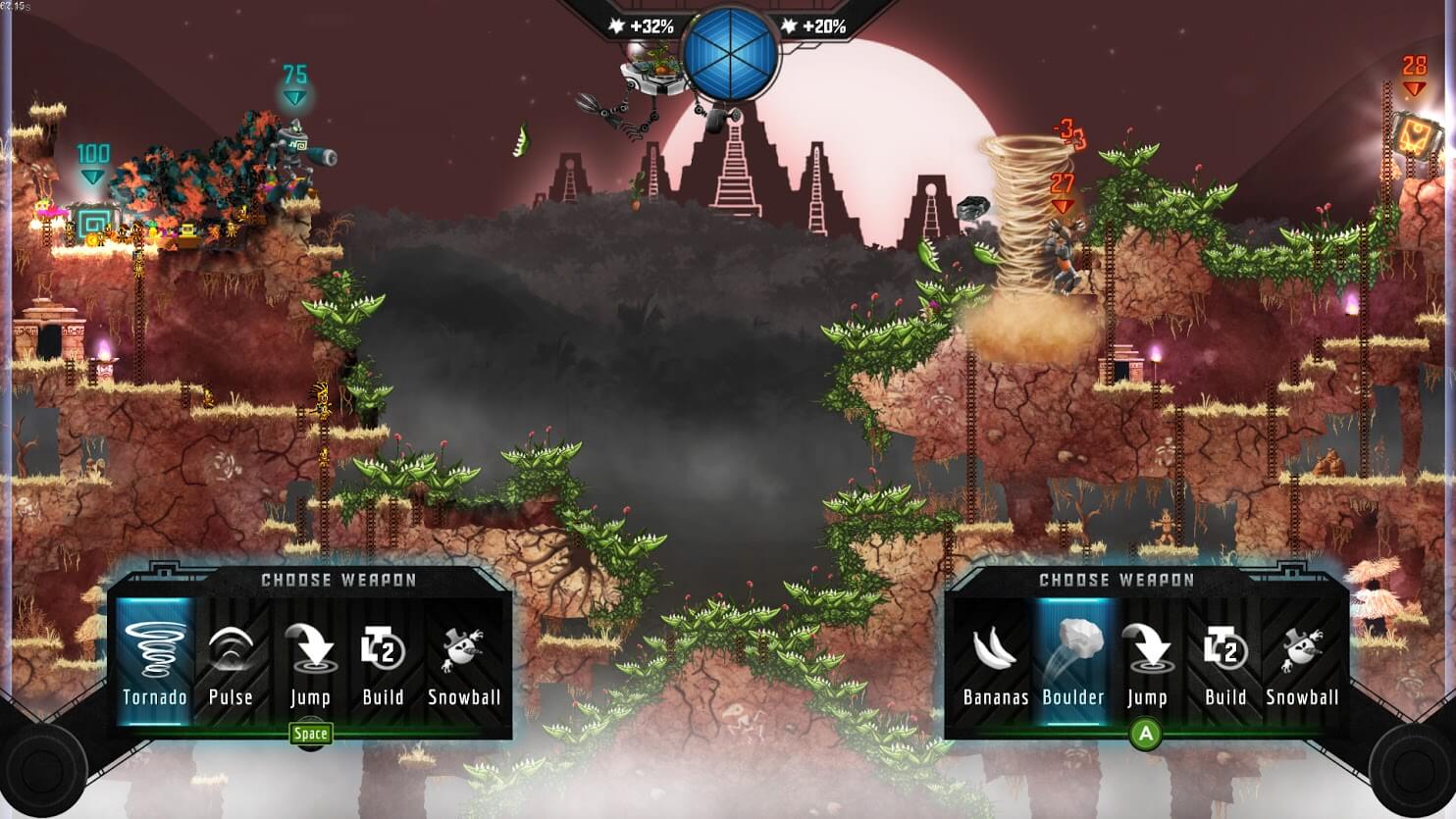Pick Snowball in the Bananas weapon panel
The height and width of the screenshot is (819, 1456).
tap(1302, 662)
